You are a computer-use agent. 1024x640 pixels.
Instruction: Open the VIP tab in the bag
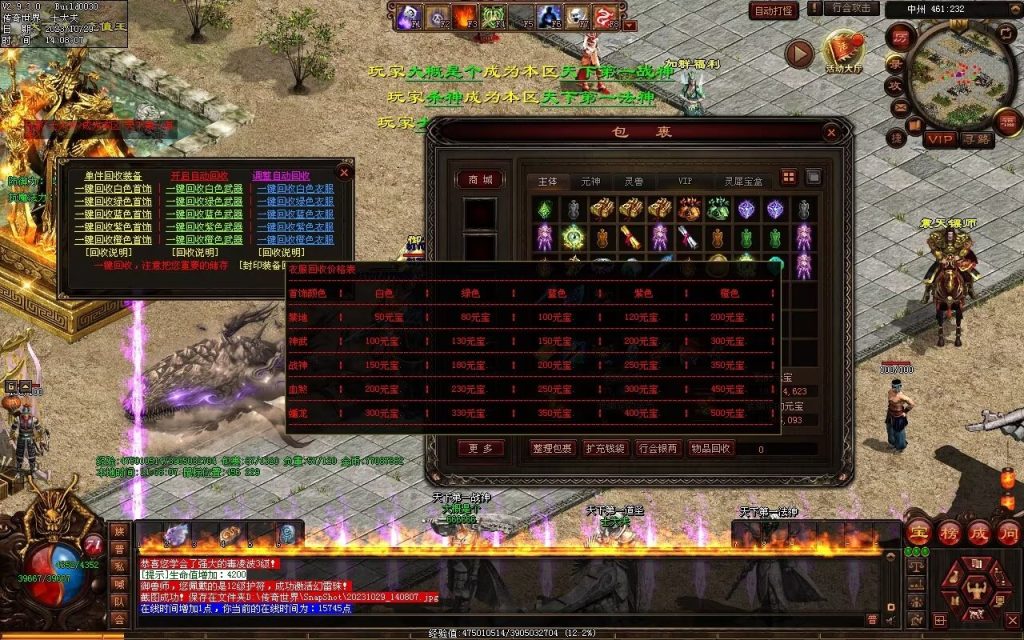tap(685, 182)
